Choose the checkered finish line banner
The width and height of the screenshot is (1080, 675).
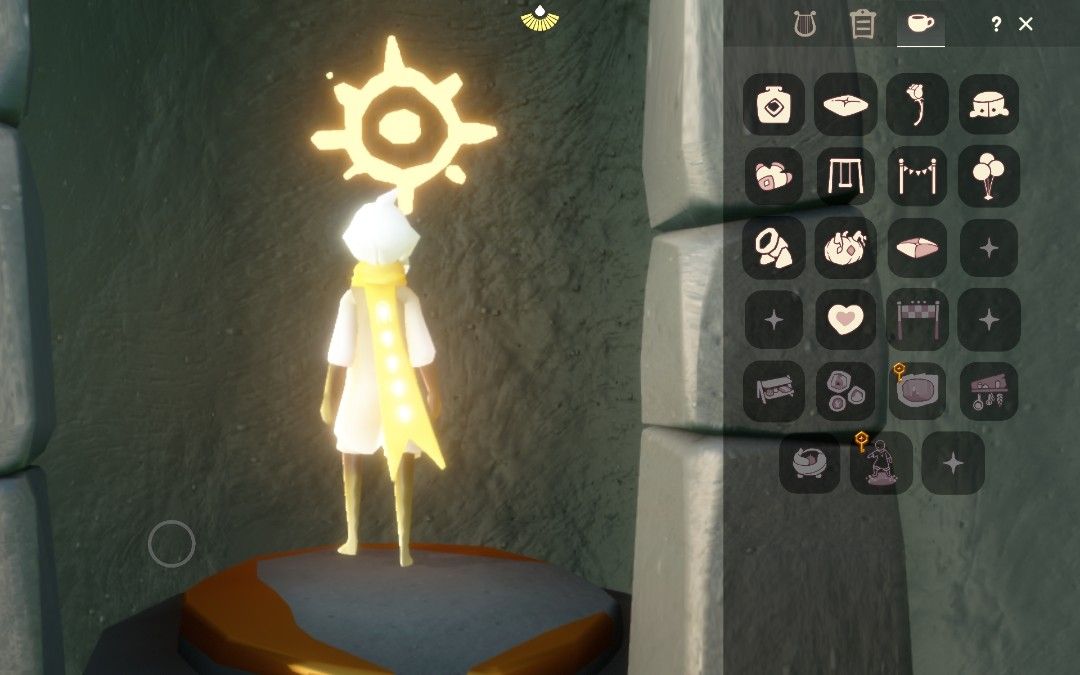[x=917, y=319]
